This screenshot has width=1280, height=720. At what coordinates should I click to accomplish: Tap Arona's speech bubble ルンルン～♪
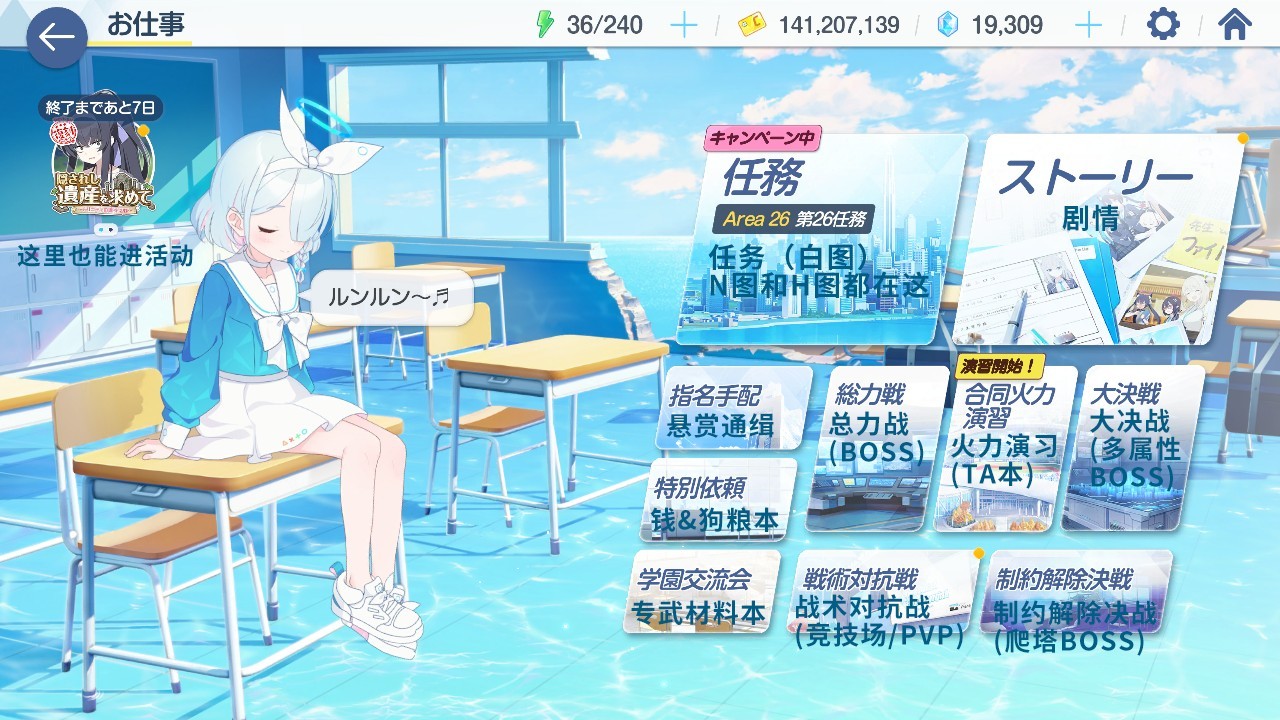[395, 297]
